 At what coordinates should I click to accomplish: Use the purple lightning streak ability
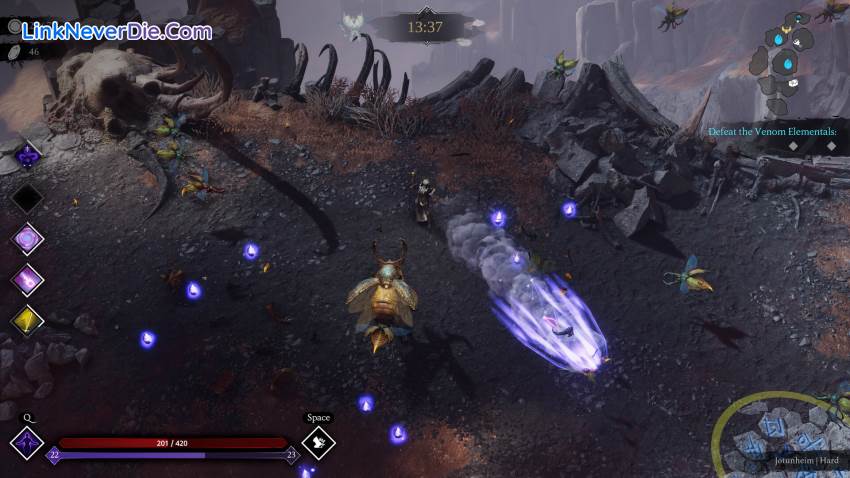tap(27, 279)
